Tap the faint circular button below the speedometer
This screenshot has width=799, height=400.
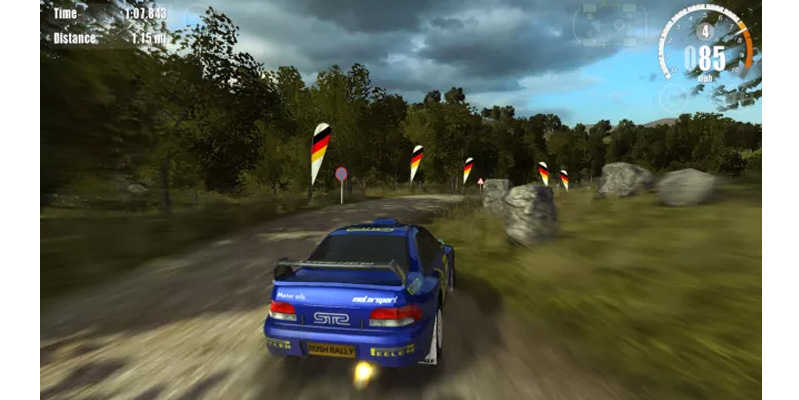click(674, 96)
